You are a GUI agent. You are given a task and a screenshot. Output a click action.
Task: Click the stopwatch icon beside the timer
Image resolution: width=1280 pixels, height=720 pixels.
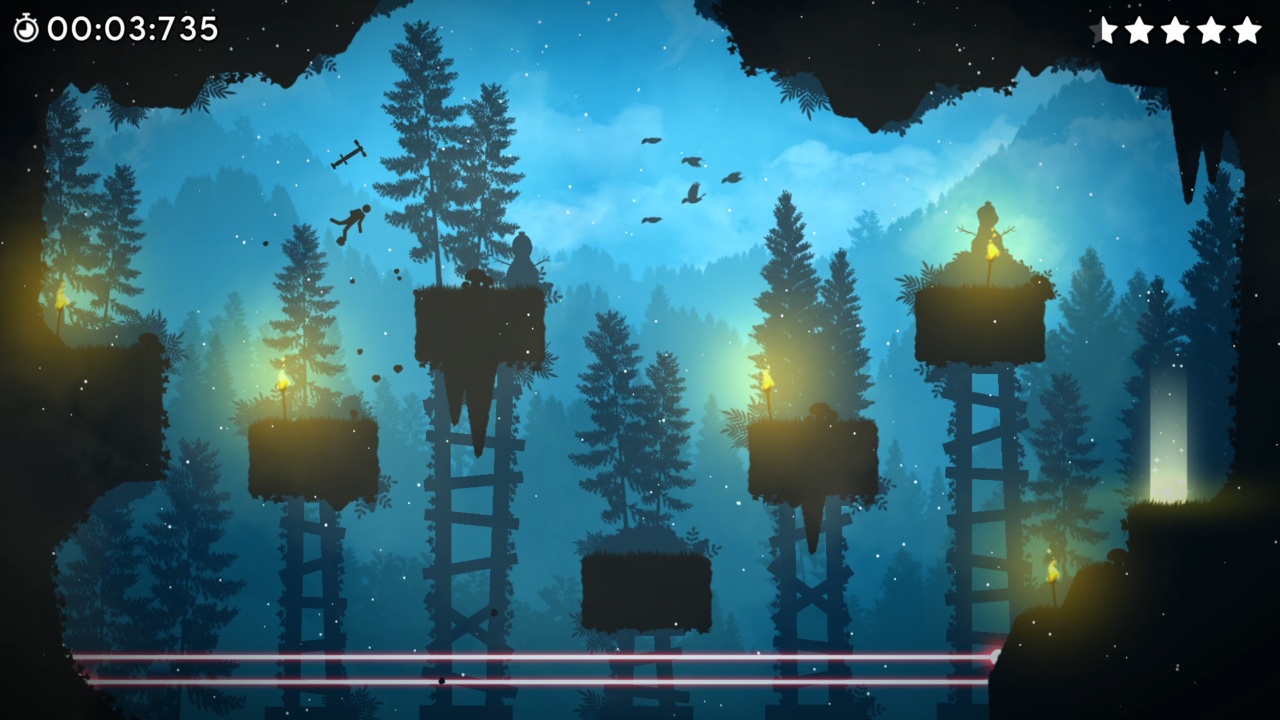[27, 28]
